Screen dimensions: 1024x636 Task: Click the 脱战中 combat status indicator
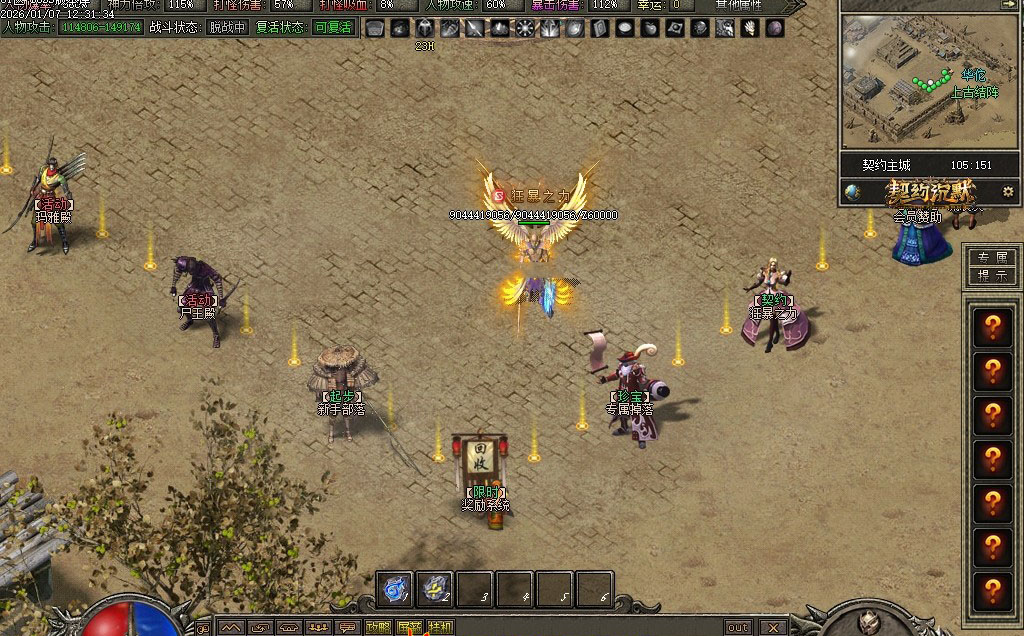(226, 27)
